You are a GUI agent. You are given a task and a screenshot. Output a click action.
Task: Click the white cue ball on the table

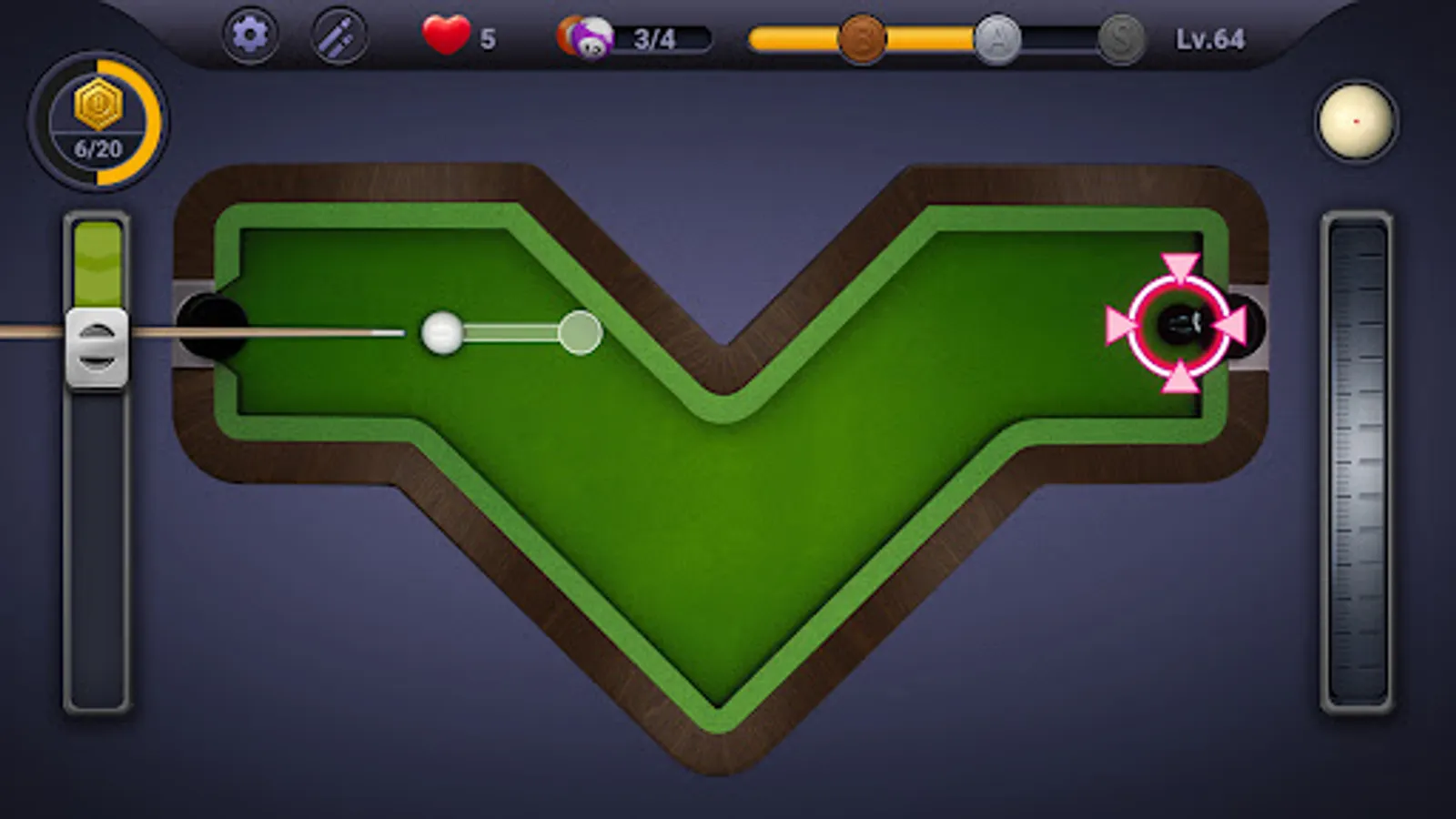(440, 334)
